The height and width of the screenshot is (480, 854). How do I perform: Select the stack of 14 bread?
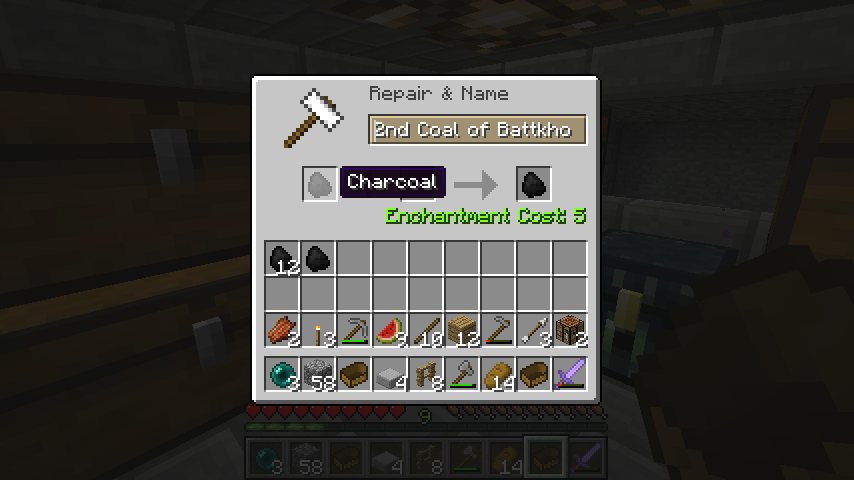tap(498, 375)
